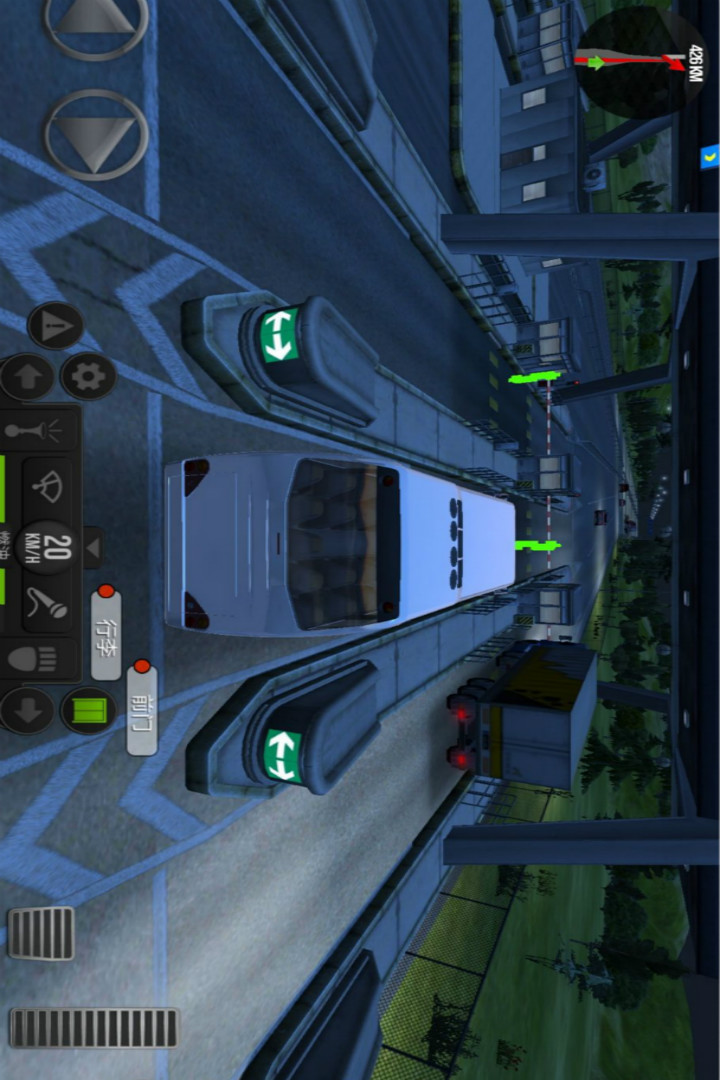Tap the blue tab with yellow chevron
Screen dimensions: 720x1080
click(x=709, y=156)
